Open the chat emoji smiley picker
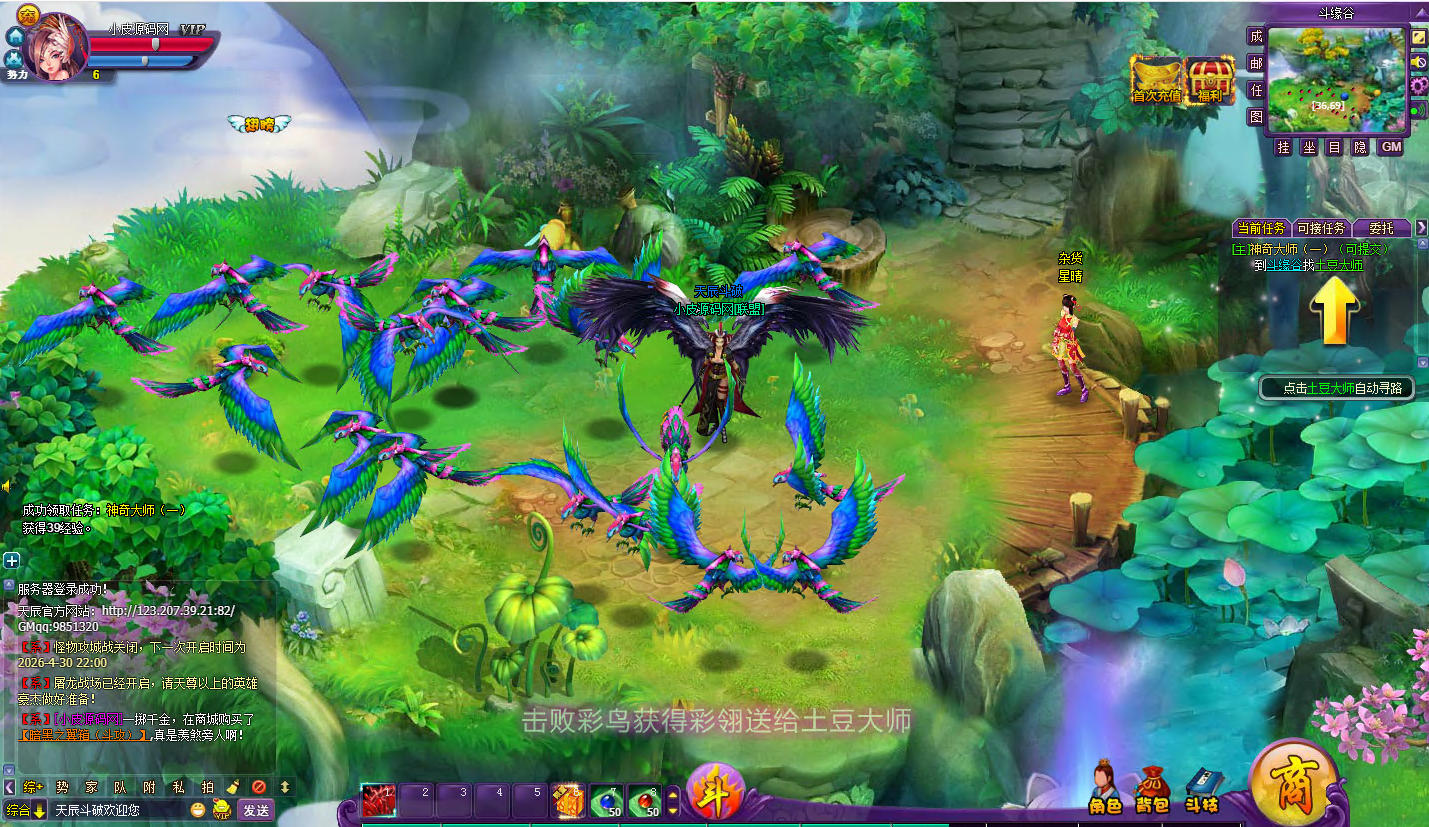 pyautogui.click(x=198, y=810)
